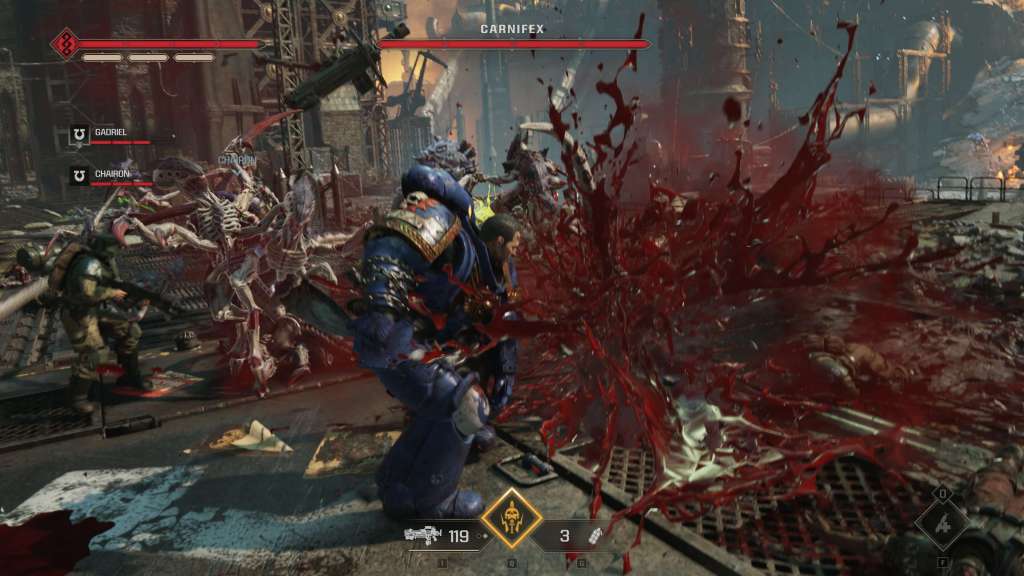The height and width of the screenshot is (576, 1024).
Task: Click the red player class emblem
Action: pos(66,44)
